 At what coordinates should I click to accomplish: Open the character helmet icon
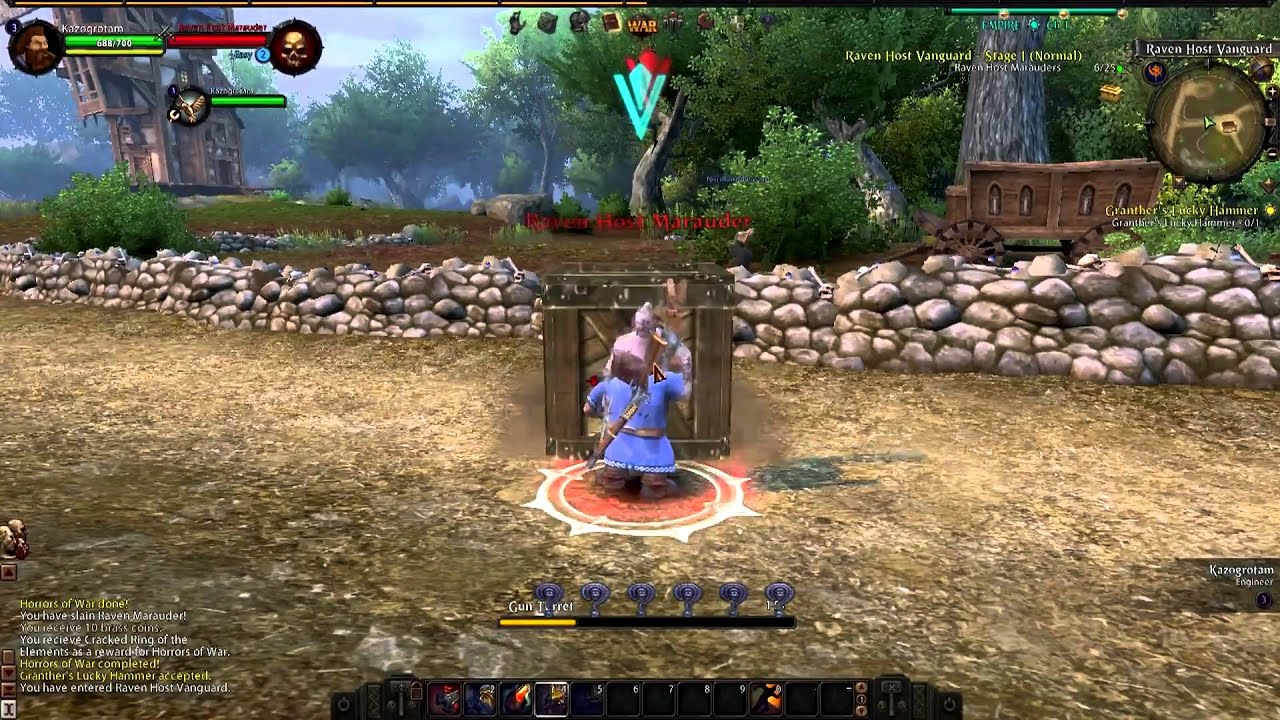coord(578,21)
